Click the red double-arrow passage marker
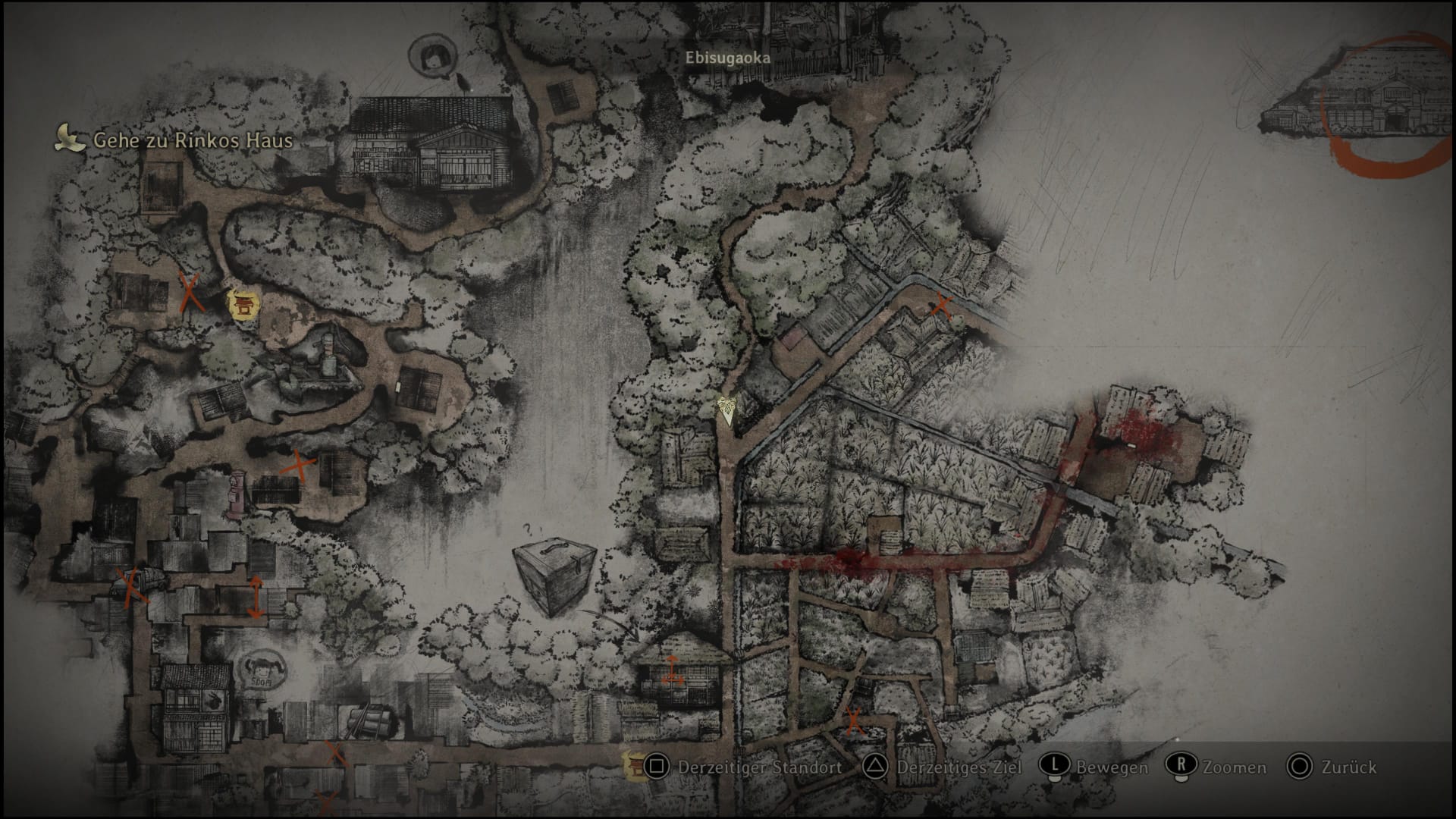The height and width of the screenshot is (819, 1456). 256,595
